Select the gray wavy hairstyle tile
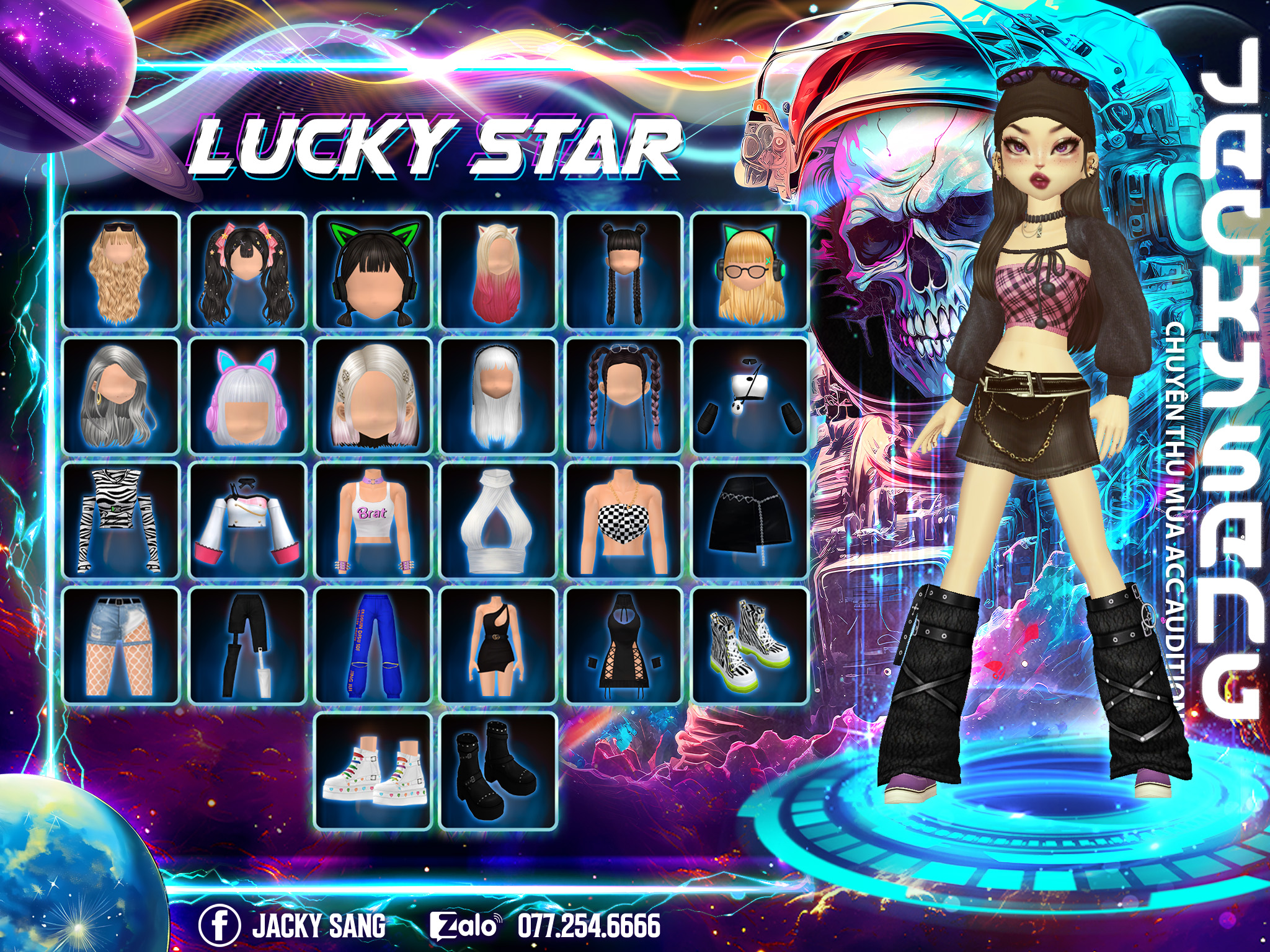The width and height of the screenshot is (1270, 952). pyautogui.click(x=122, y=396)
